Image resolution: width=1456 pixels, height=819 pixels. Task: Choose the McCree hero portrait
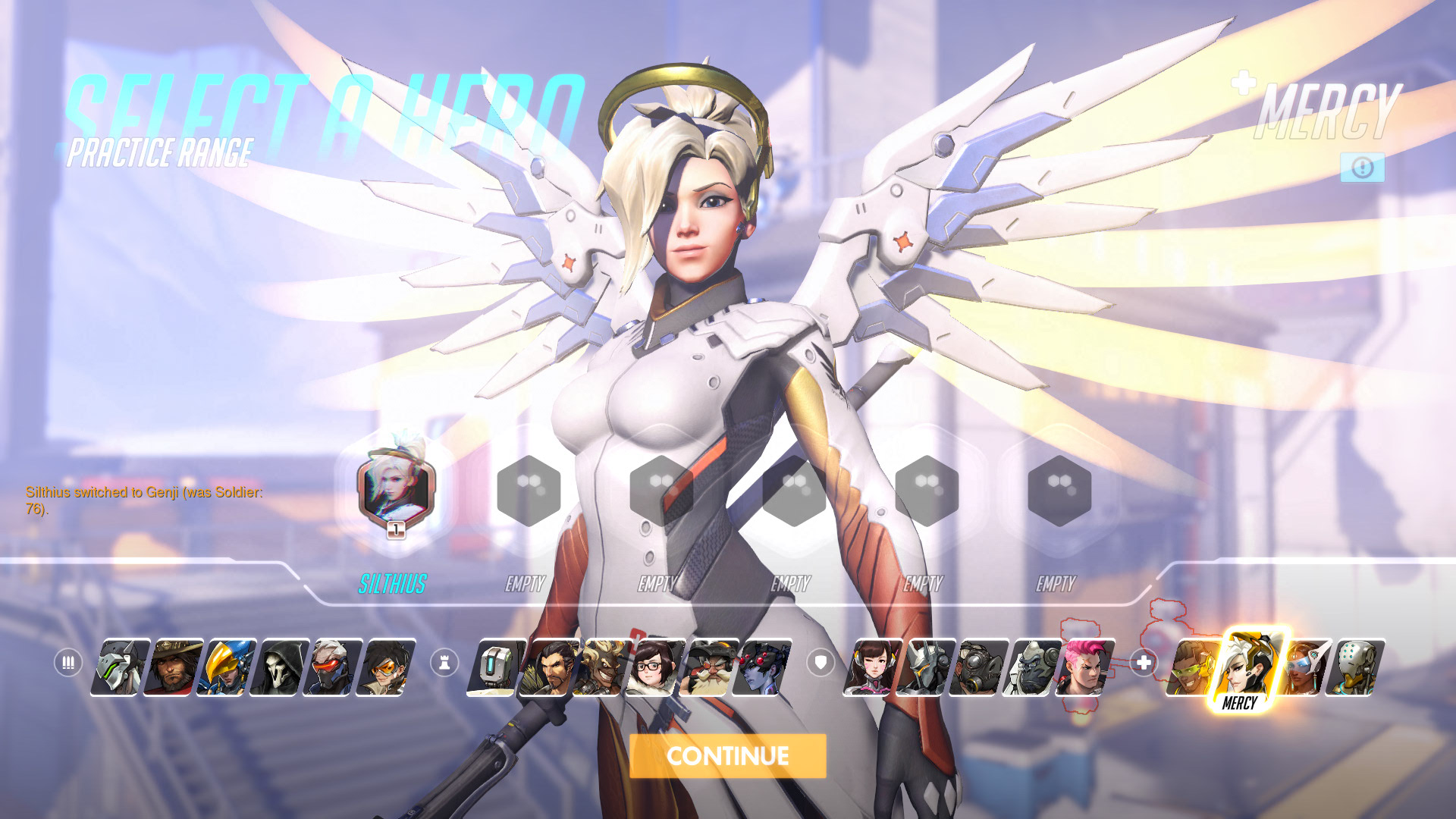pyautogui.click(x=173, y=667)
